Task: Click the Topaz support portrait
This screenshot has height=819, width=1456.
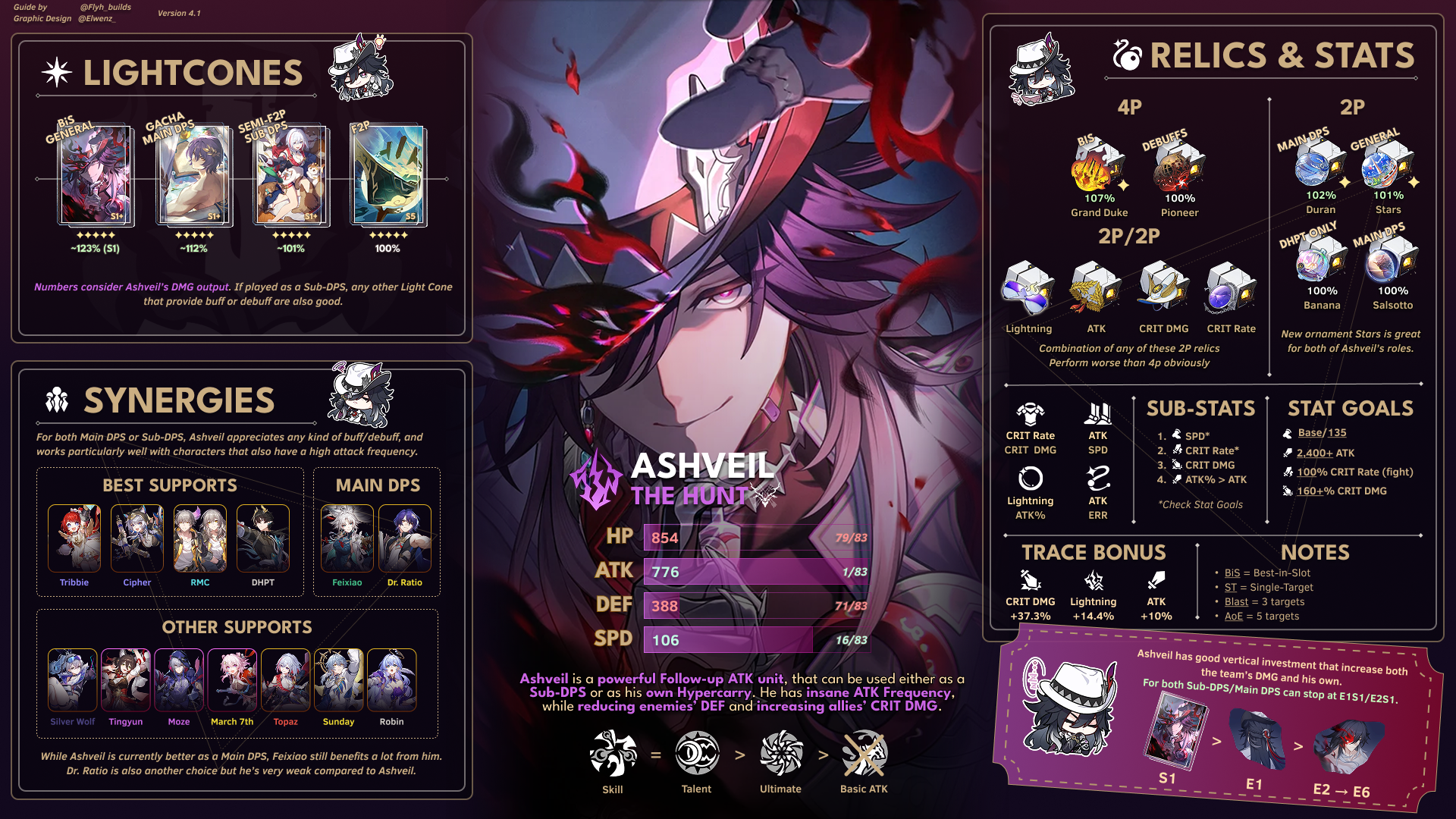Action: 286,680
